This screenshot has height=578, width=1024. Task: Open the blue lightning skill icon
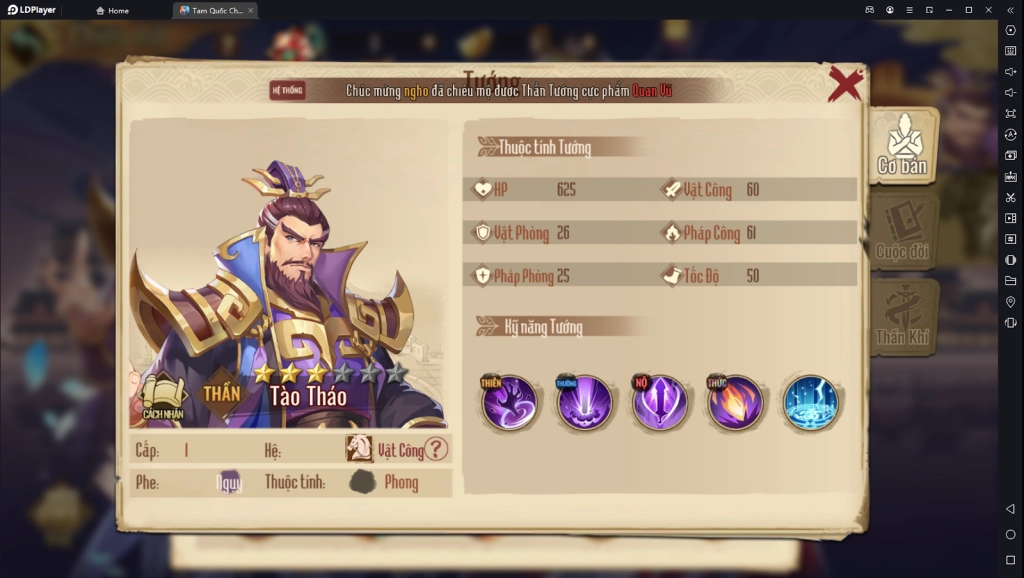point(810,403)
